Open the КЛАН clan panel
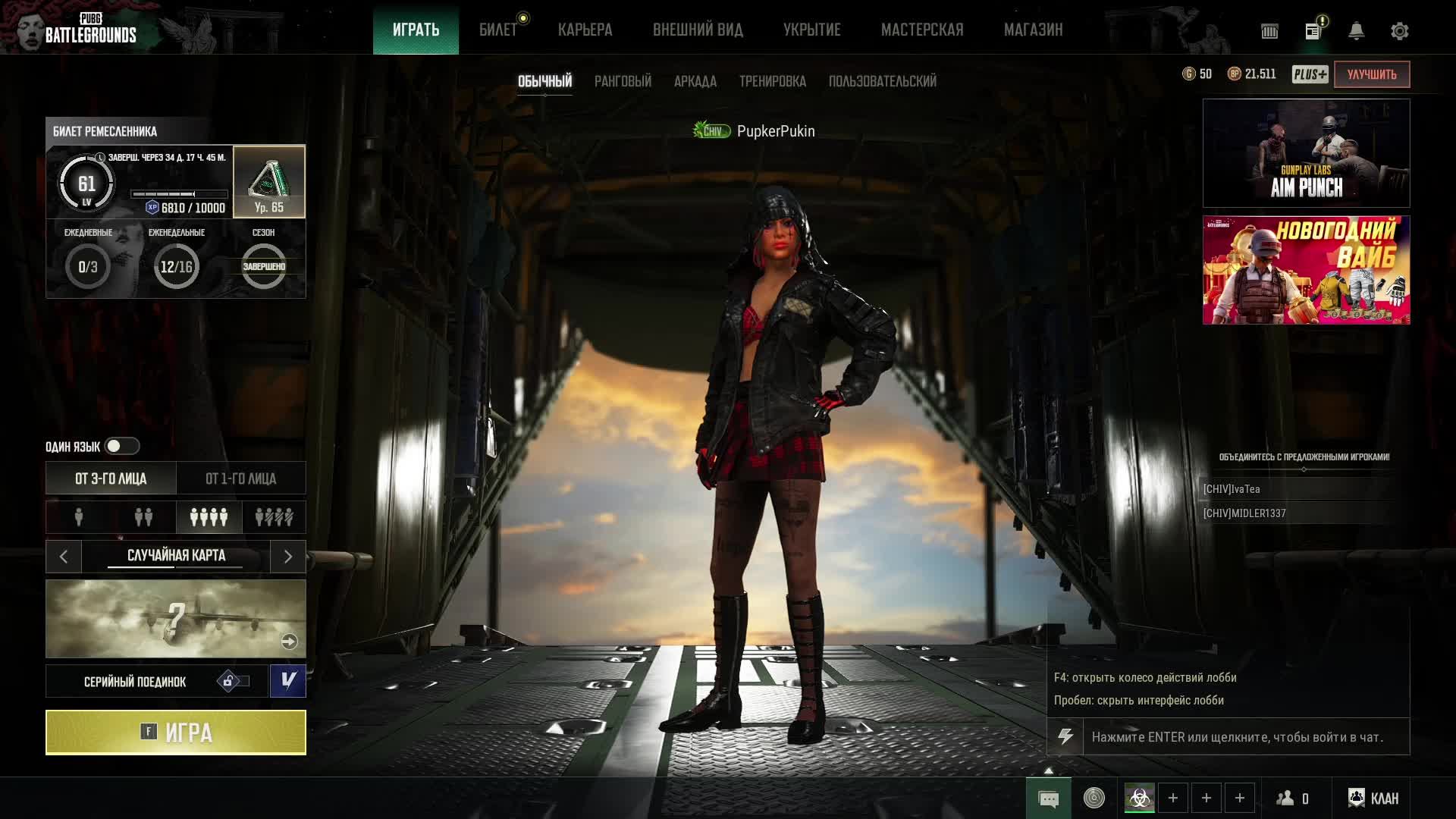This screenshot has height=819, width=1456. point(1373,798)
